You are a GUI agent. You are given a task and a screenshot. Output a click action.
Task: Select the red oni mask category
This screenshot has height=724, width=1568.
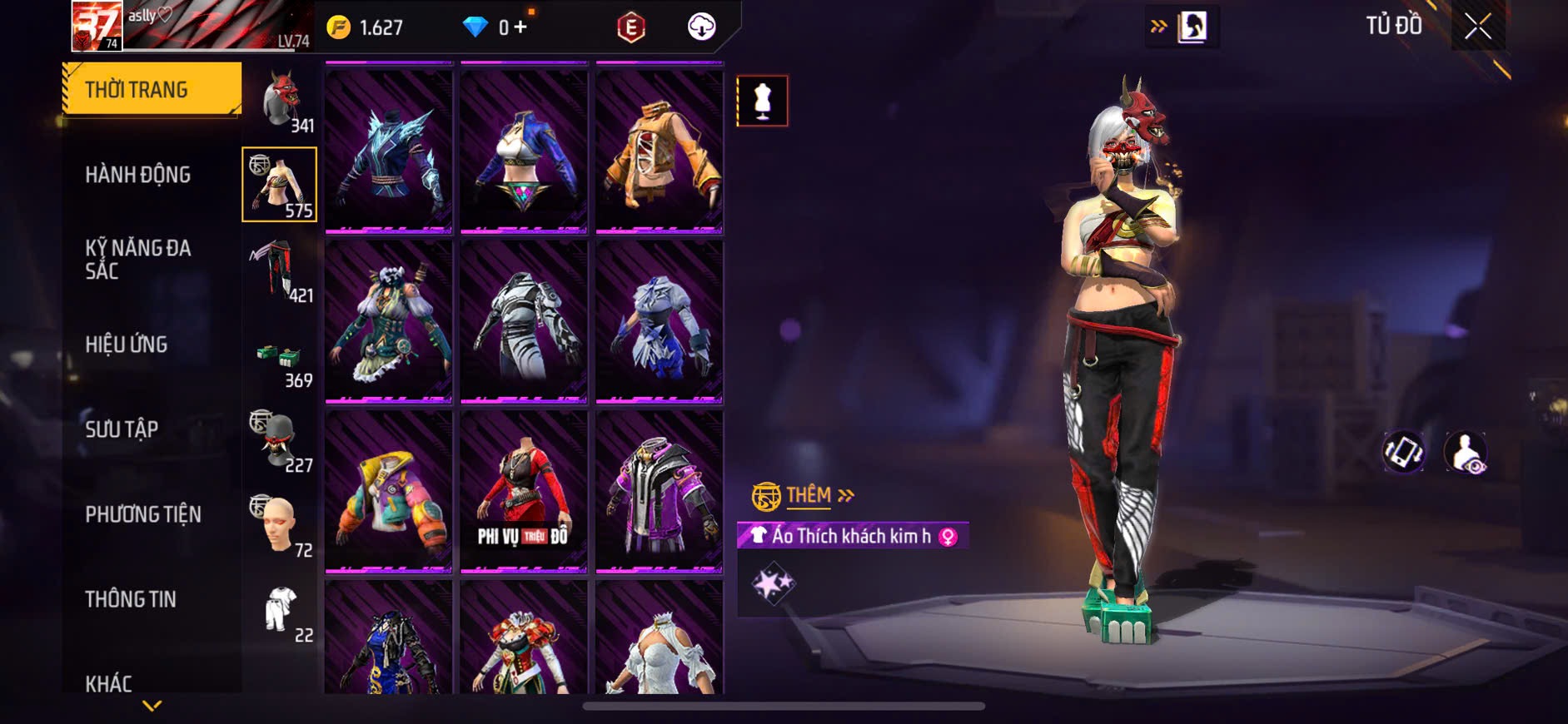tap(281, 100)
